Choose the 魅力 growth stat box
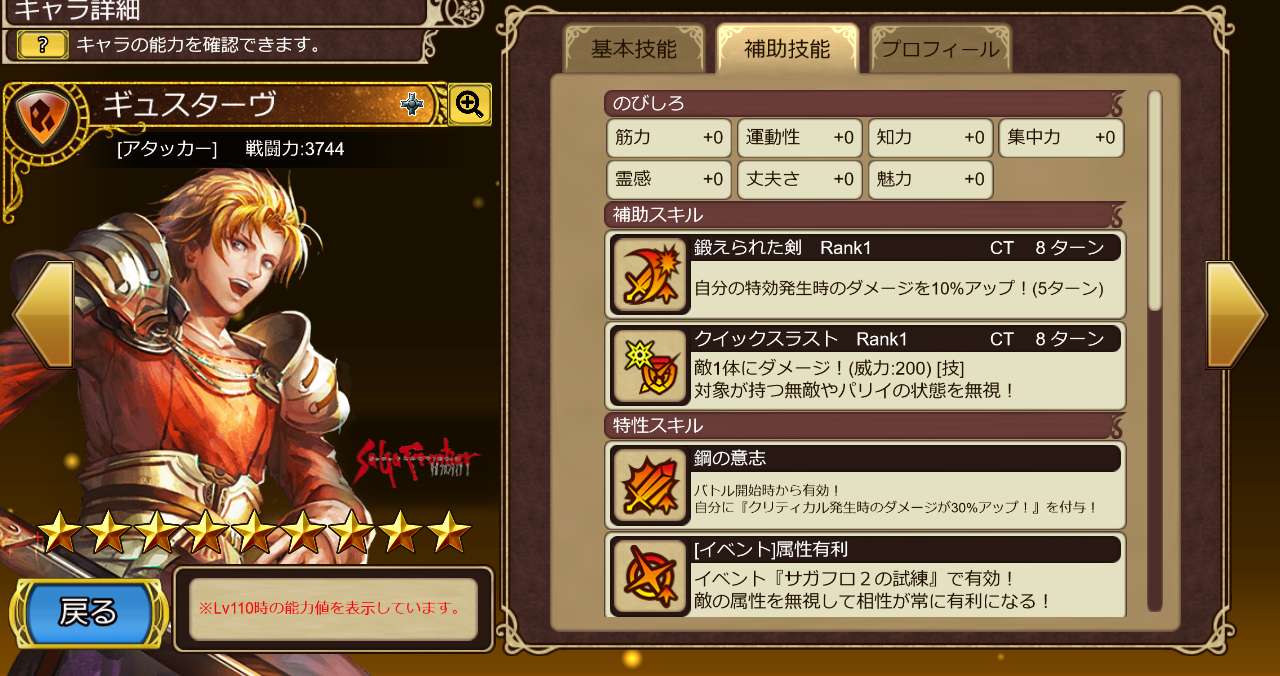This screenshot has width=1280, height=676. point(930,180)
